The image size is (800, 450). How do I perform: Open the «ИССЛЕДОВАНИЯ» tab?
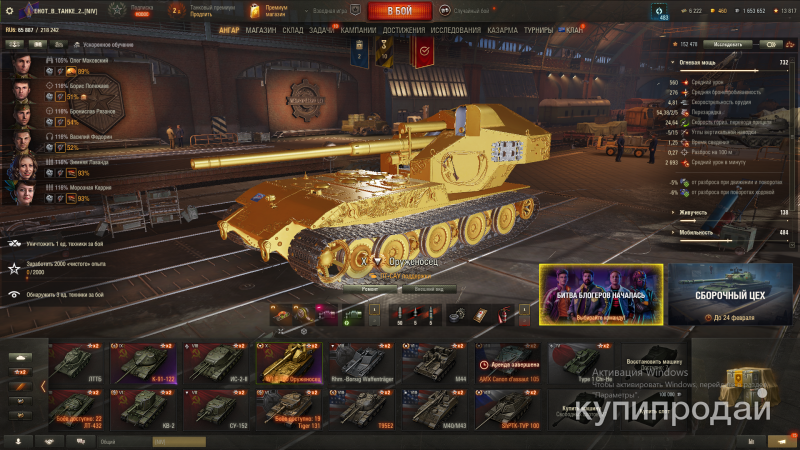455,30
